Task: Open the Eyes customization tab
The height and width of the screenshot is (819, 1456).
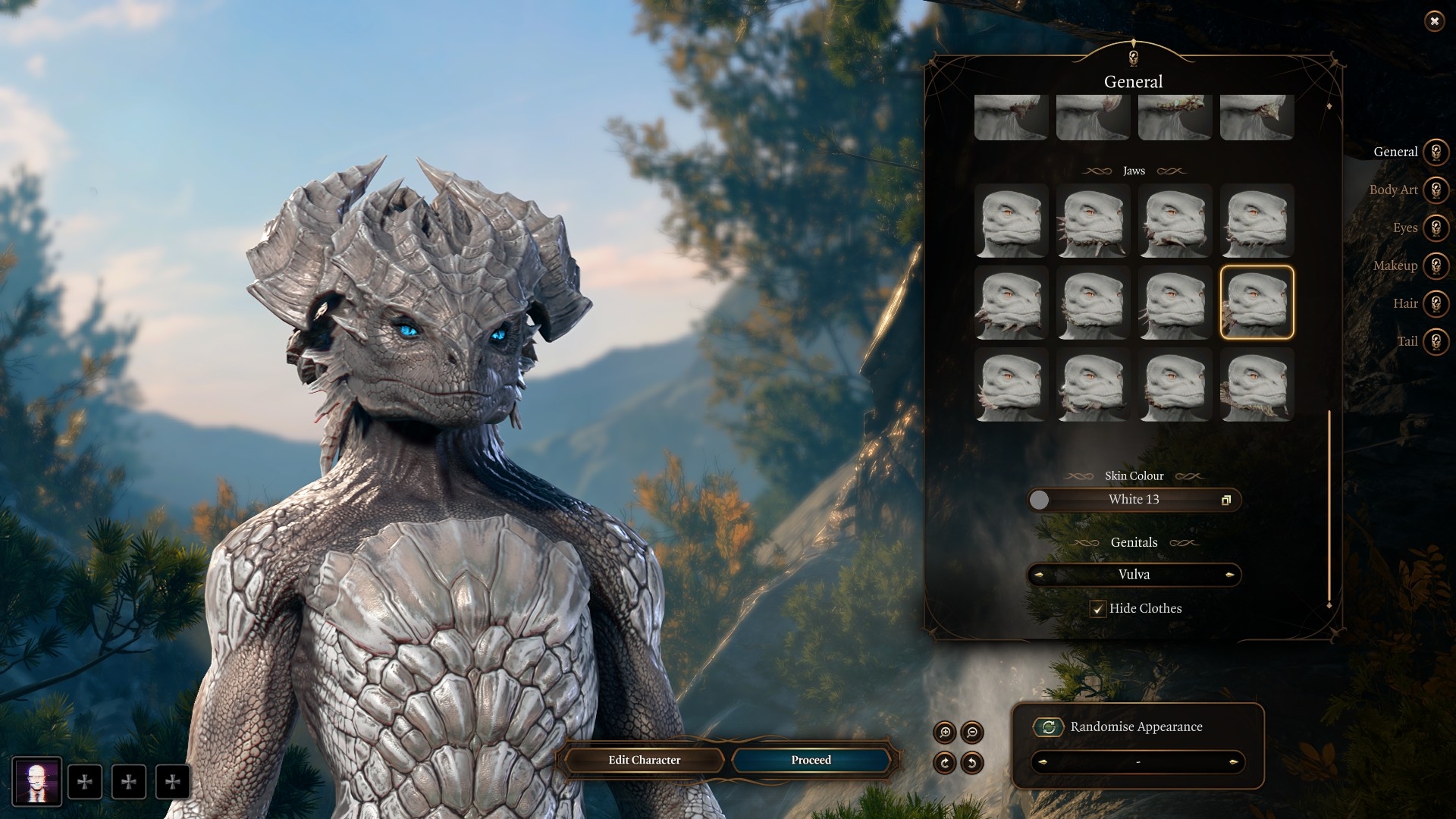Action: (1435, 227)
